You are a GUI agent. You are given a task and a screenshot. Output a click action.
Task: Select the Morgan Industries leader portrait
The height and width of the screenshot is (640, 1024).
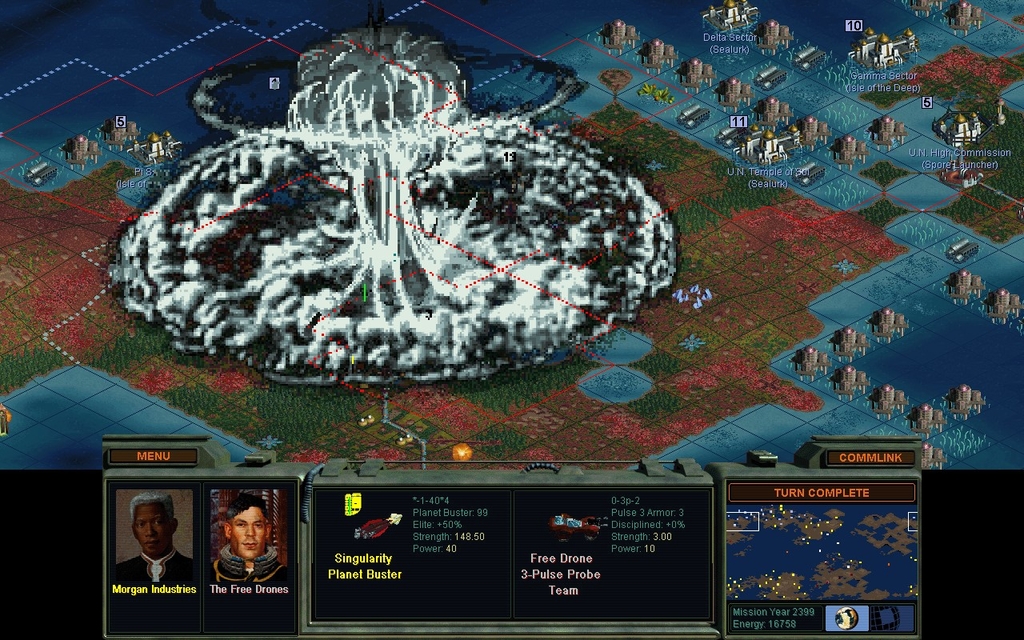tap(153, 535)
